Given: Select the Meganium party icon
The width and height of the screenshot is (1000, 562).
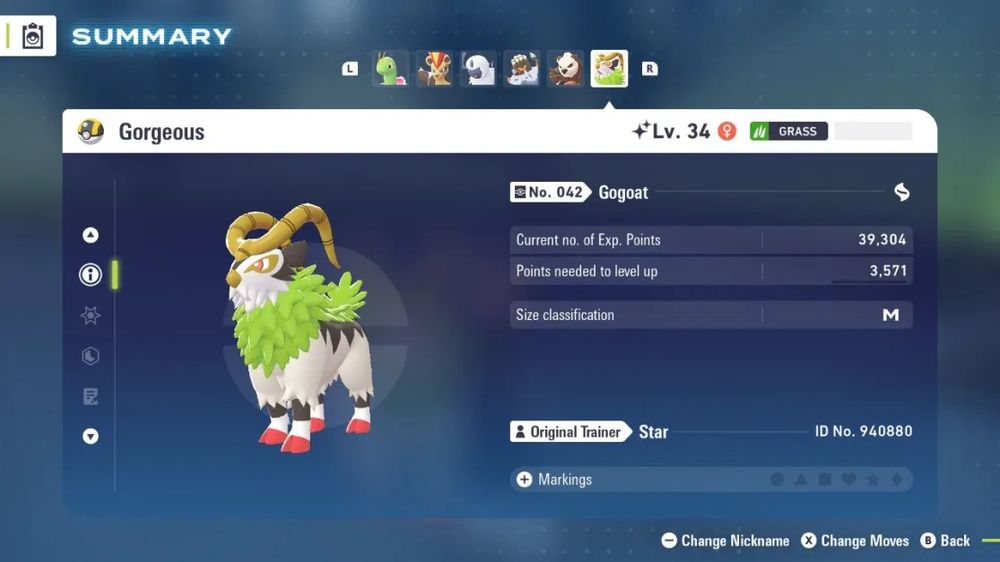Looking at the screenshot, I should click(x=390, y=69).
